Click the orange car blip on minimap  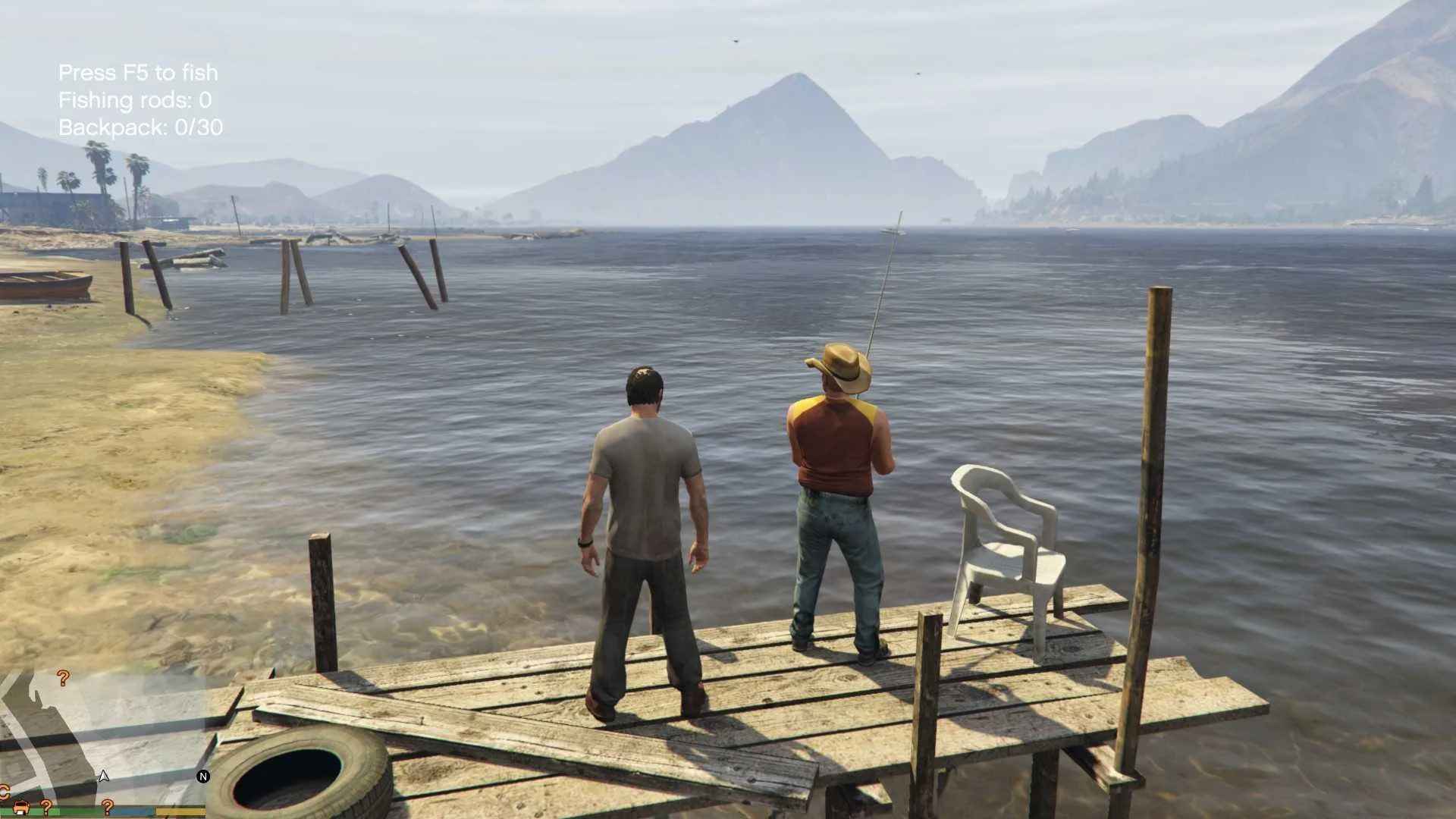click(20, 805)
